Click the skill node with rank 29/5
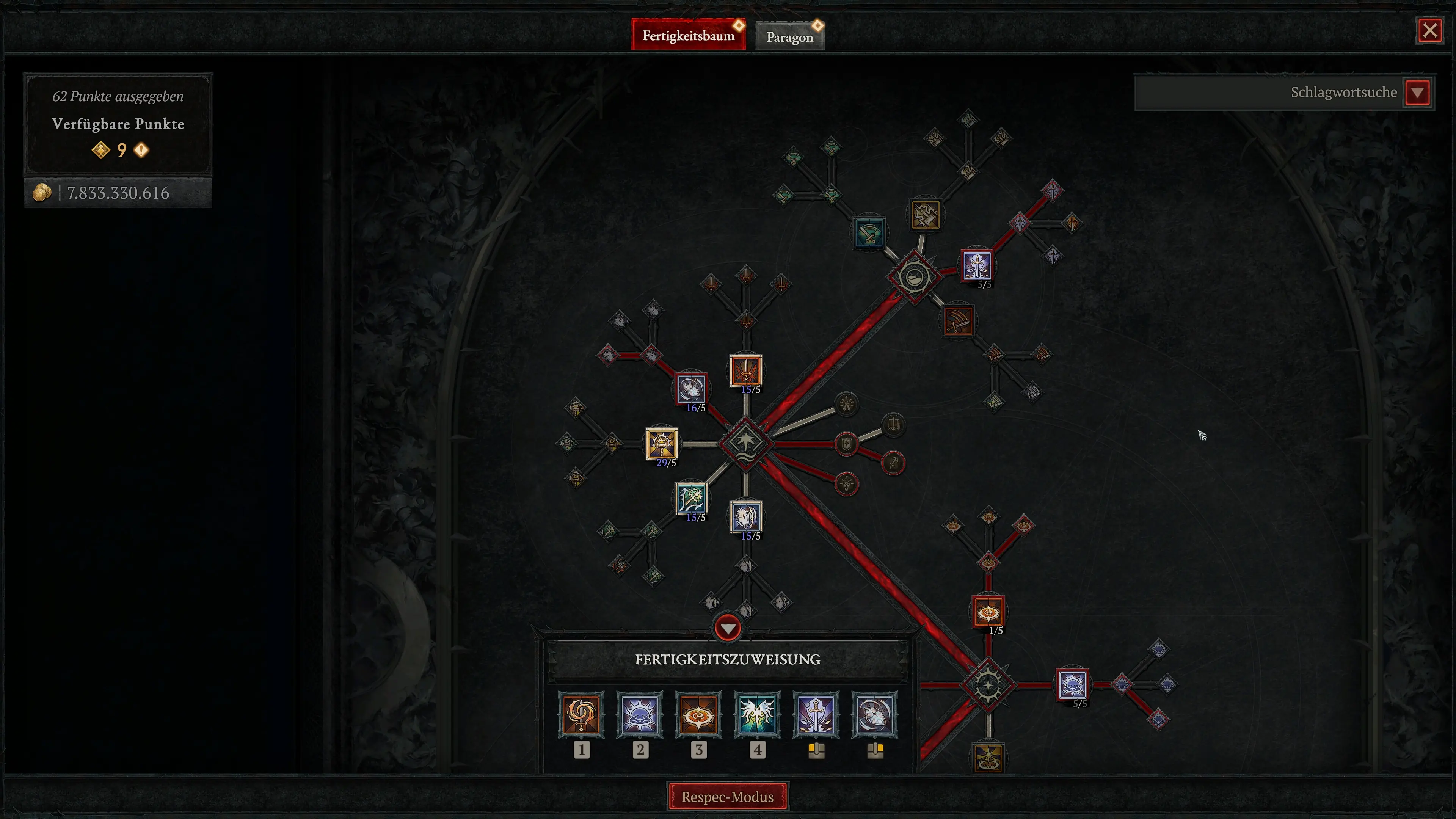 (x=661, y=443)
